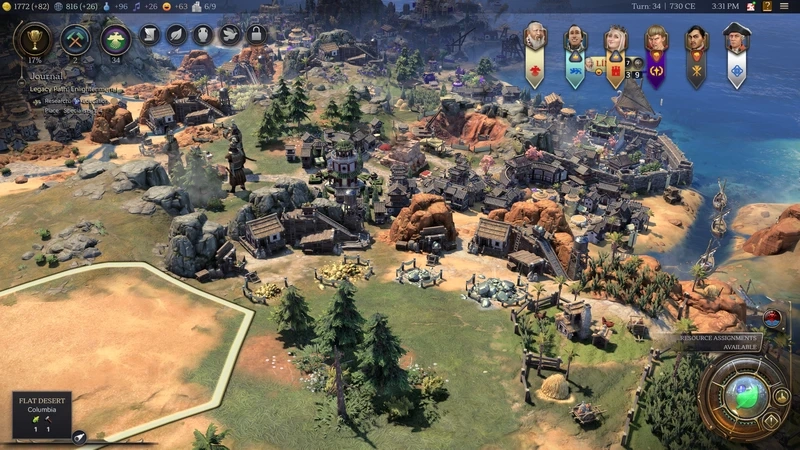Screen dimensions: 800x450
Task: Click the red notification badge icon
Action: coord(772,317)
